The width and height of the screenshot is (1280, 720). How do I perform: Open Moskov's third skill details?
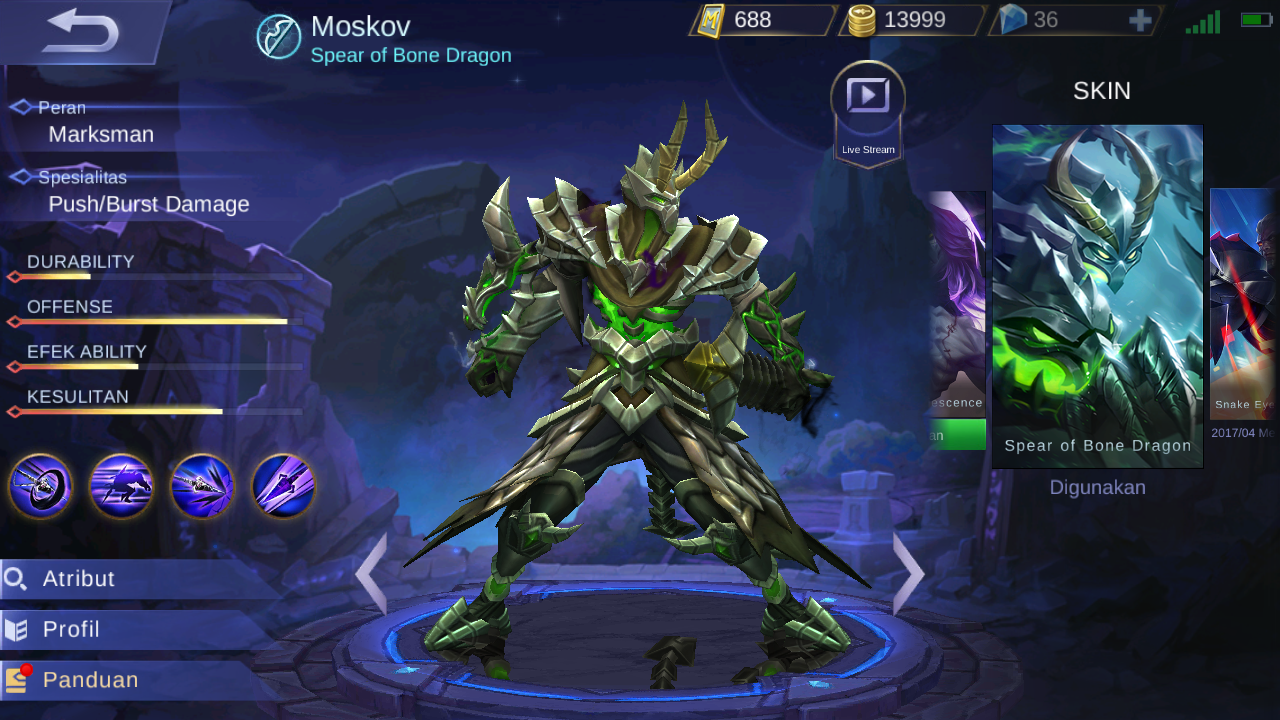point(203,486)
